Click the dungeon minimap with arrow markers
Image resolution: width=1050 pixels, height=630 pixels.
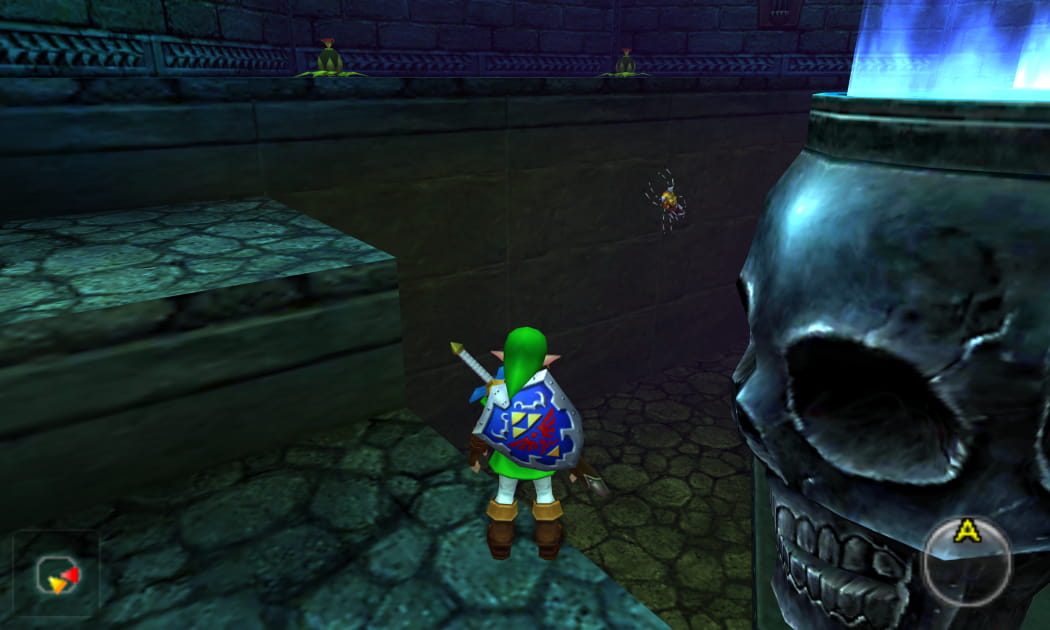[x=56, y=575]
